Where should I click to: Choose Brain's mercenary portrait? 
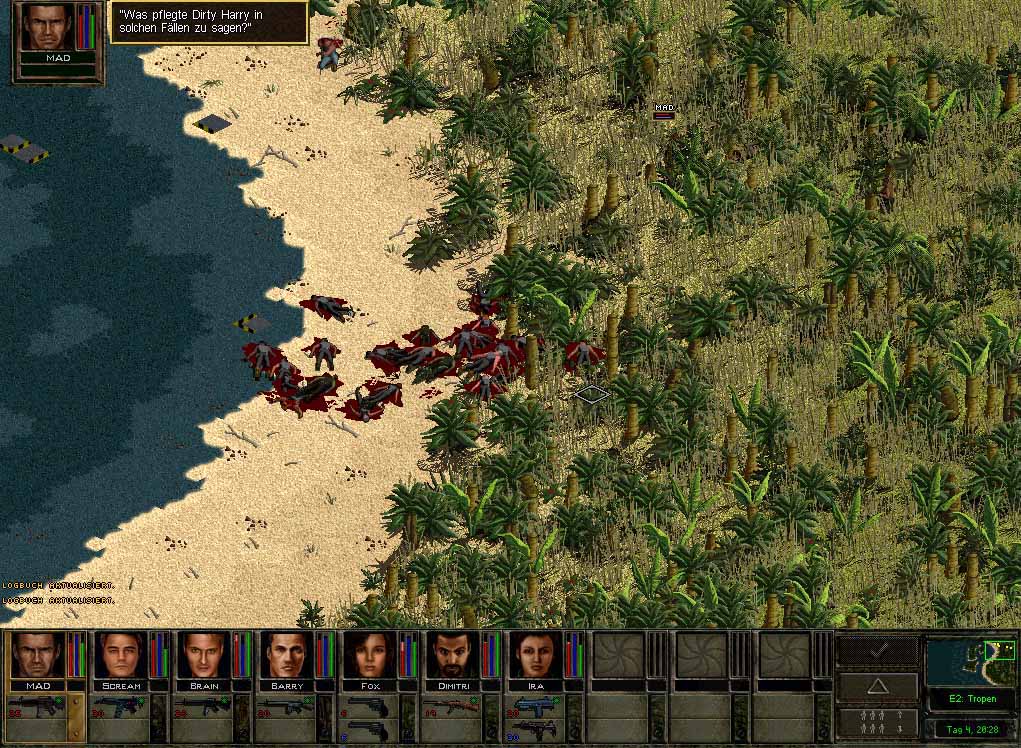203,655
